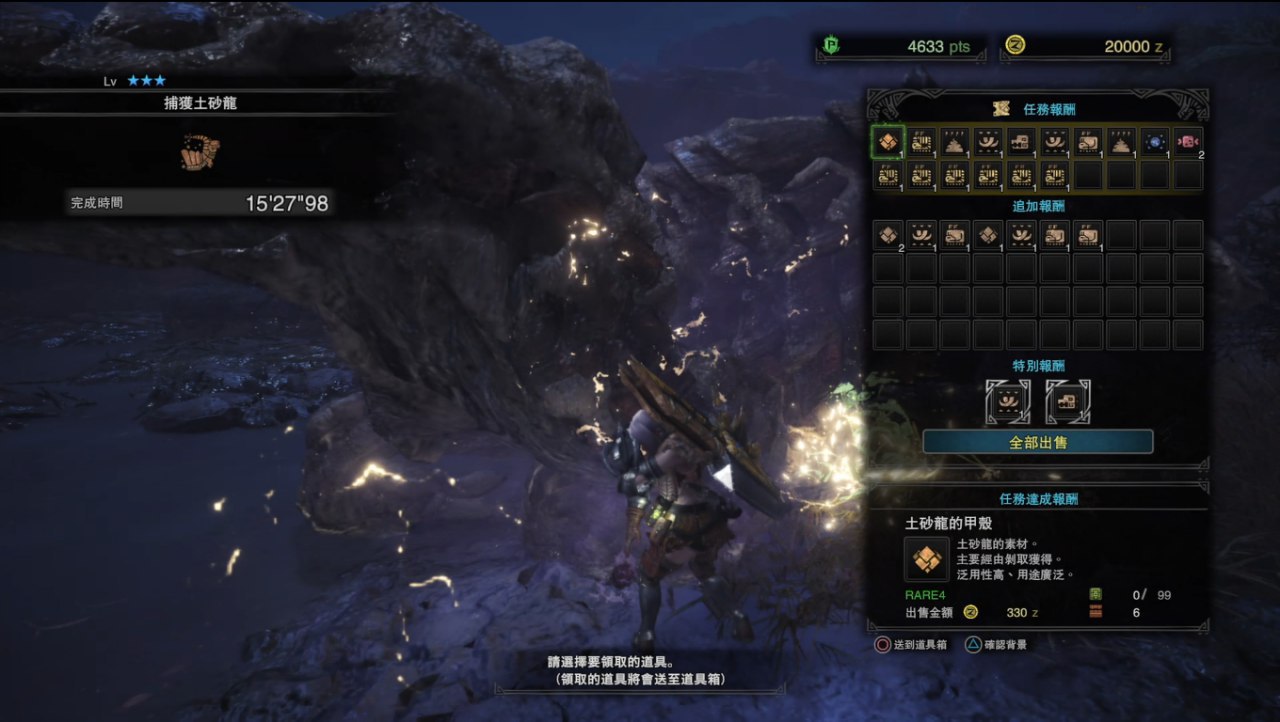The width and height of the screenshot is (1280, 722).
Task: Pick the blue orb quest reward
Action: tap(1155, 142)
